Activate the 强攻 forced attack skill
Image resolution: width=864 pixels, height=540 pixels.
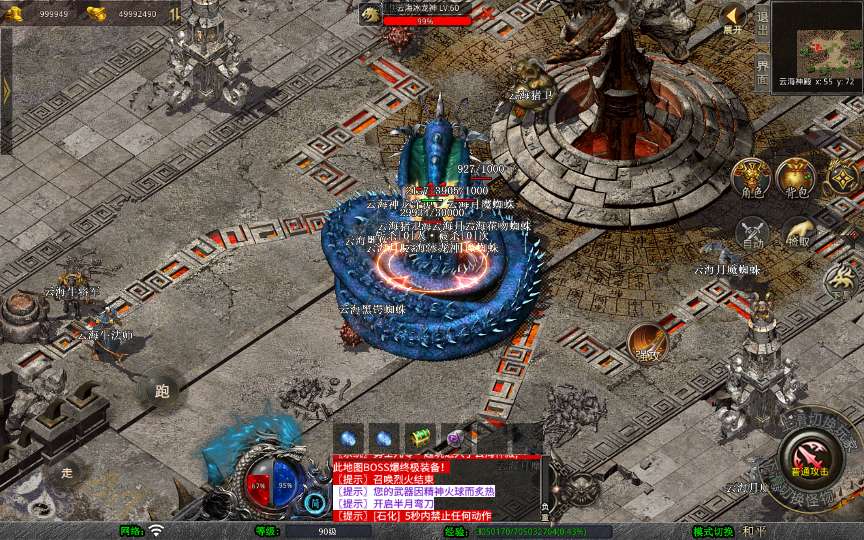647,343
